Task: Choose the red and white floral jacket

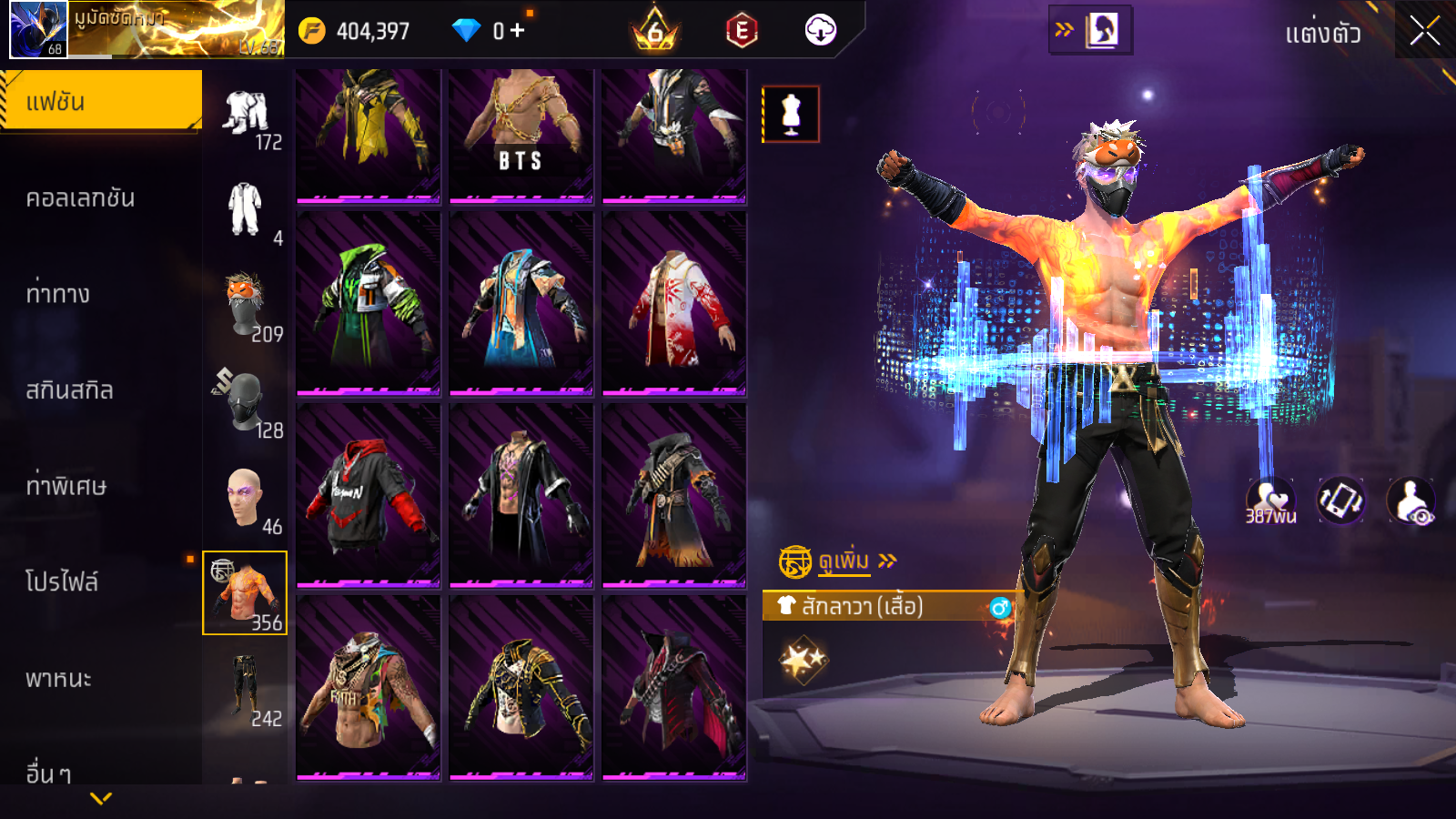Action: 674,305
